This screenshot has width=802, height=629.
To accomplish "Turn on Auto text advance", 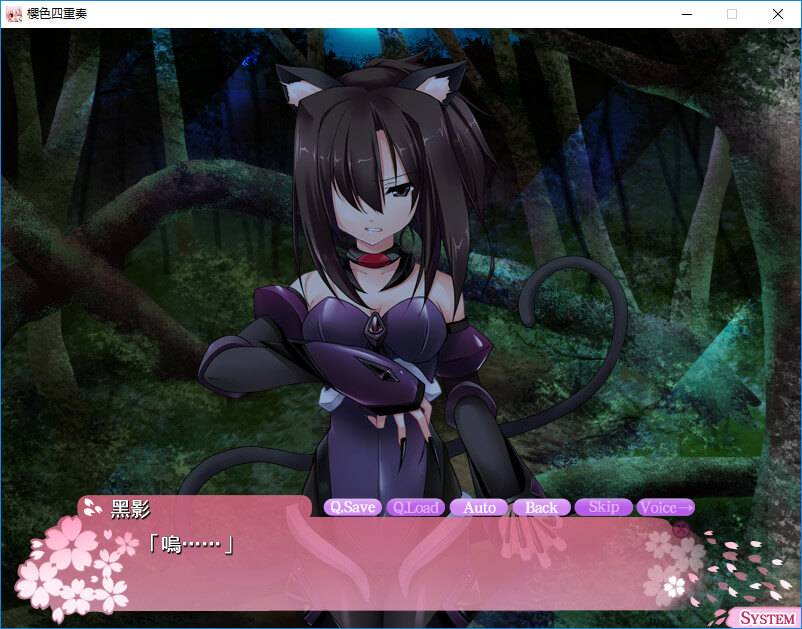I will point(479,507).
